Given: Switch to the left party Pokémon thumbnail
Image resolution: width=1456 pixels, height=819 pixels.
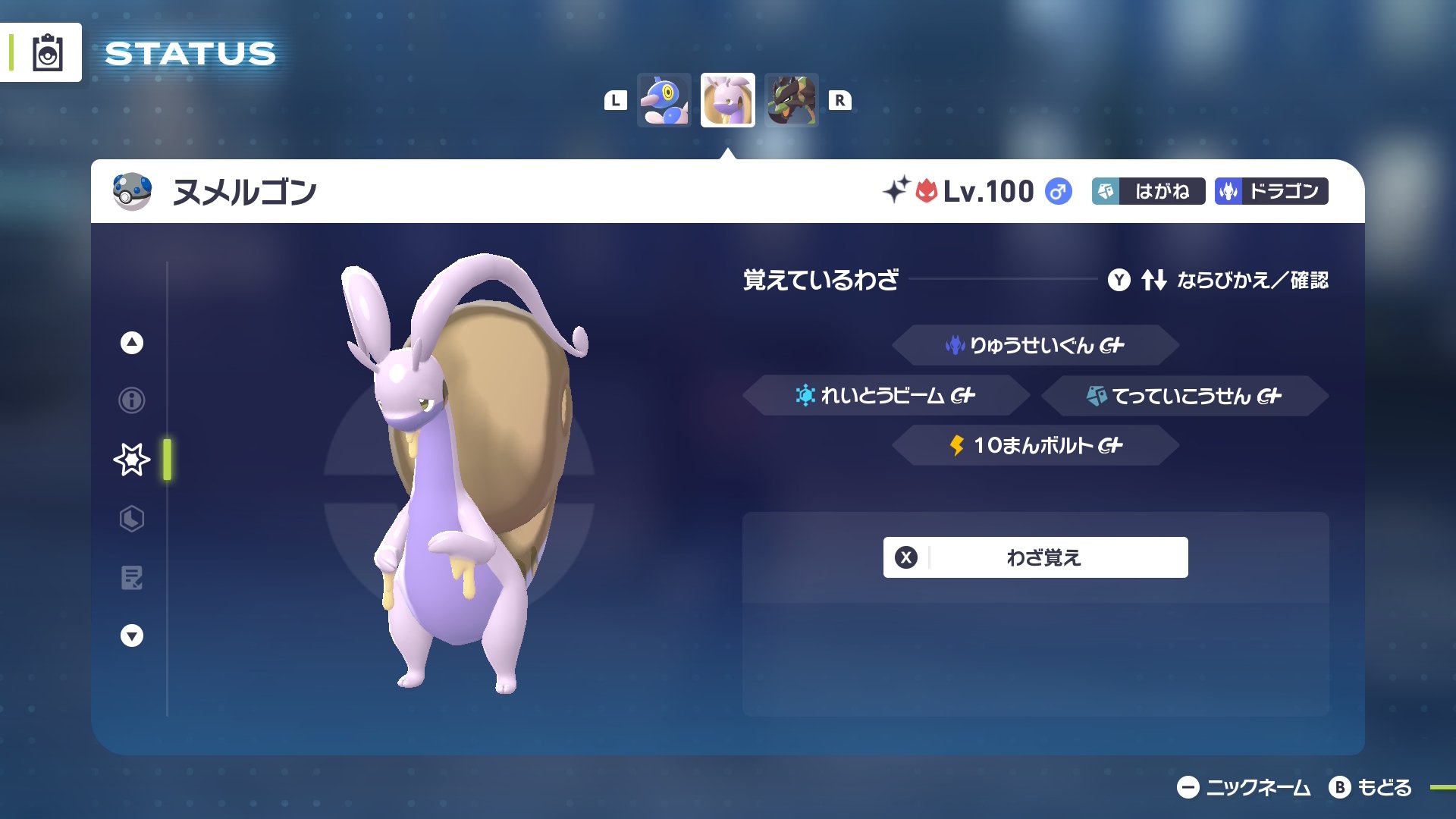Looking at the screenshot, I should (664, 101).
